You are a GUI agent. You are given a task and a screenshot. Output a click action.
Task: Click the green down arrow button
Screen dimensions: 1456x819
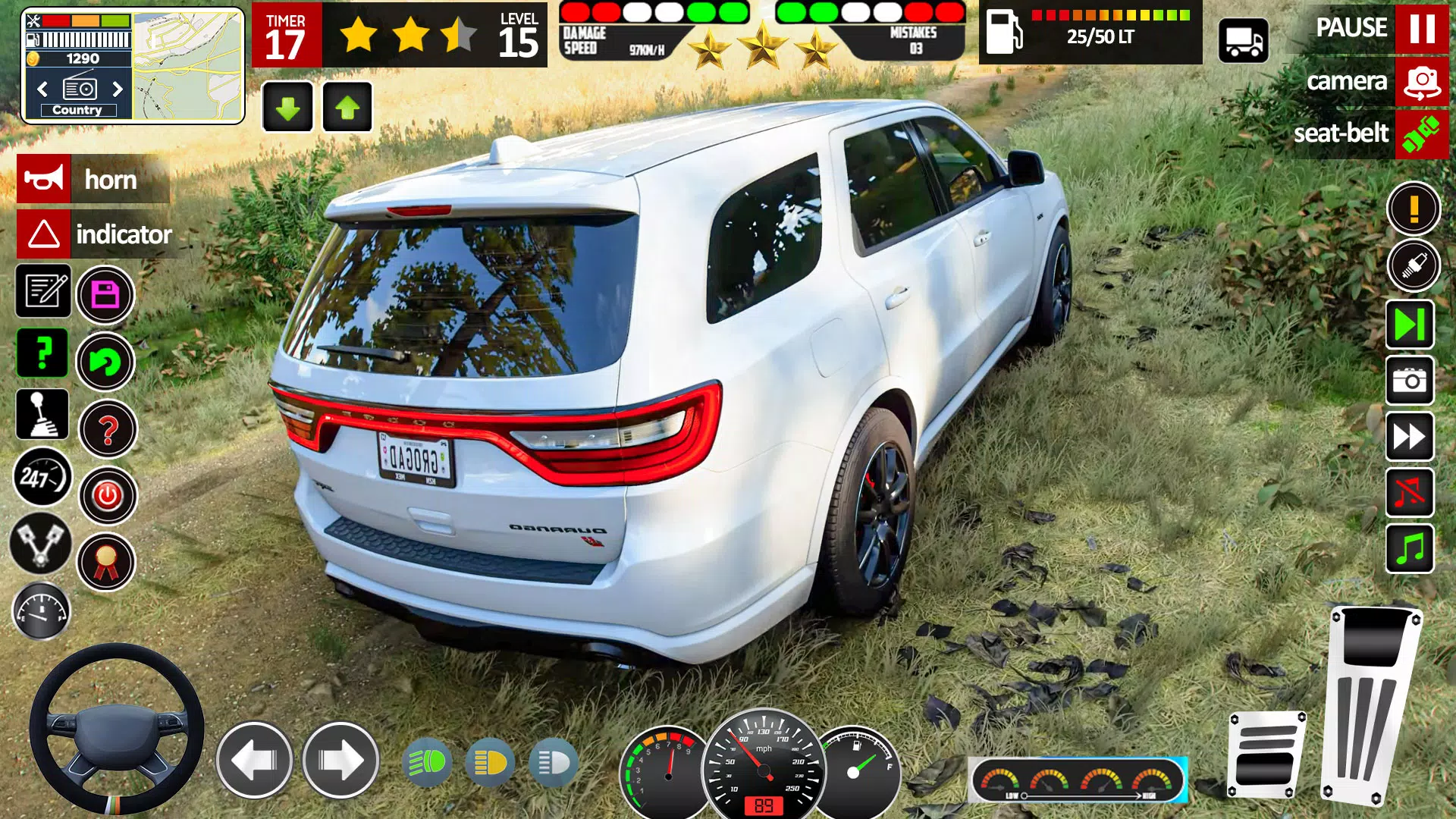click(287, 108)
